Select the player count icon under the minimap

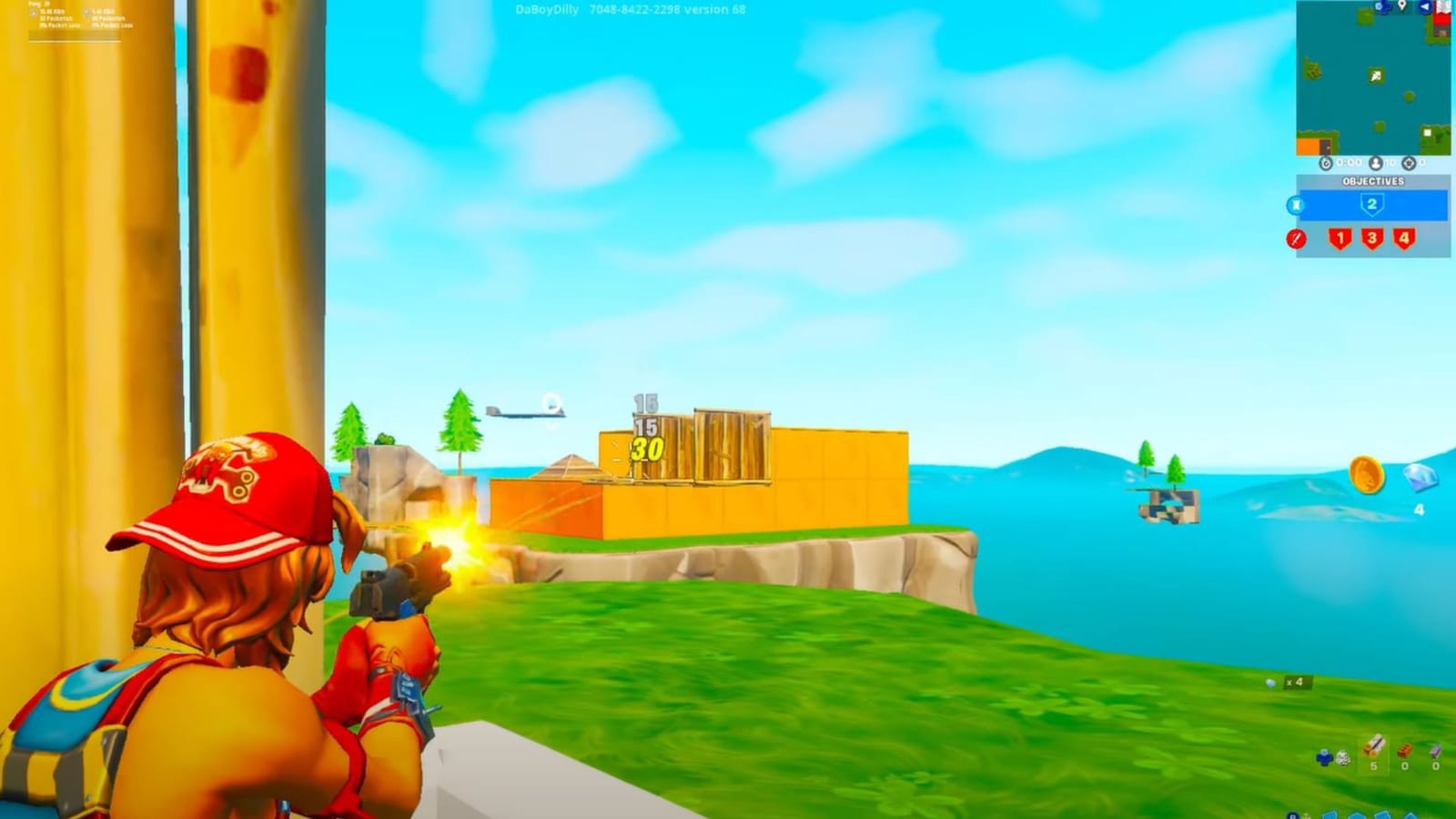[1376, 163]
